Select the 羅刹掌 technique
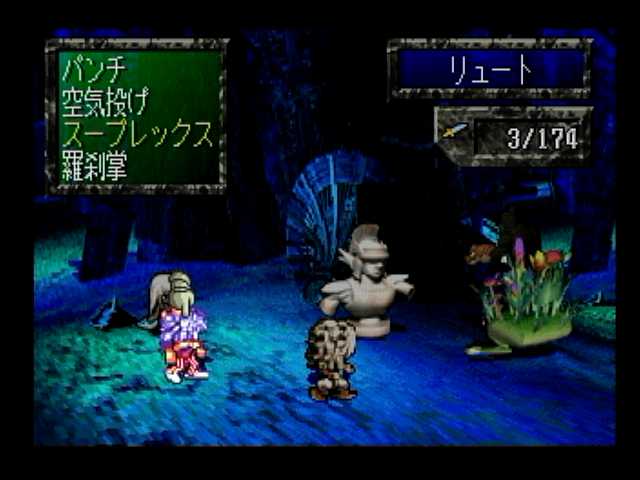Viewport: 640px width, 480px height. [x=95, y=167]
